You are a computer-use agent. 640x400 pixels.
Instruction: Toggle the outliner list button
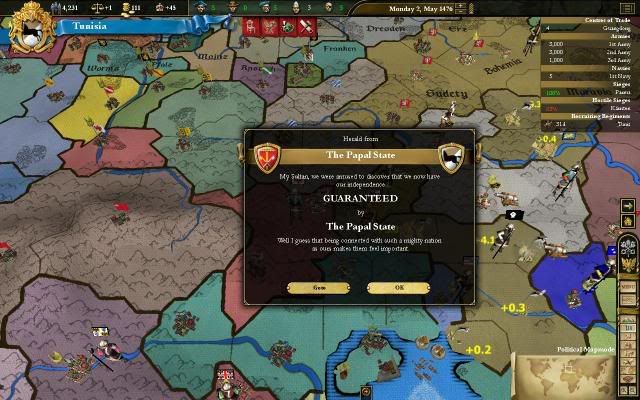pos(629,9)
